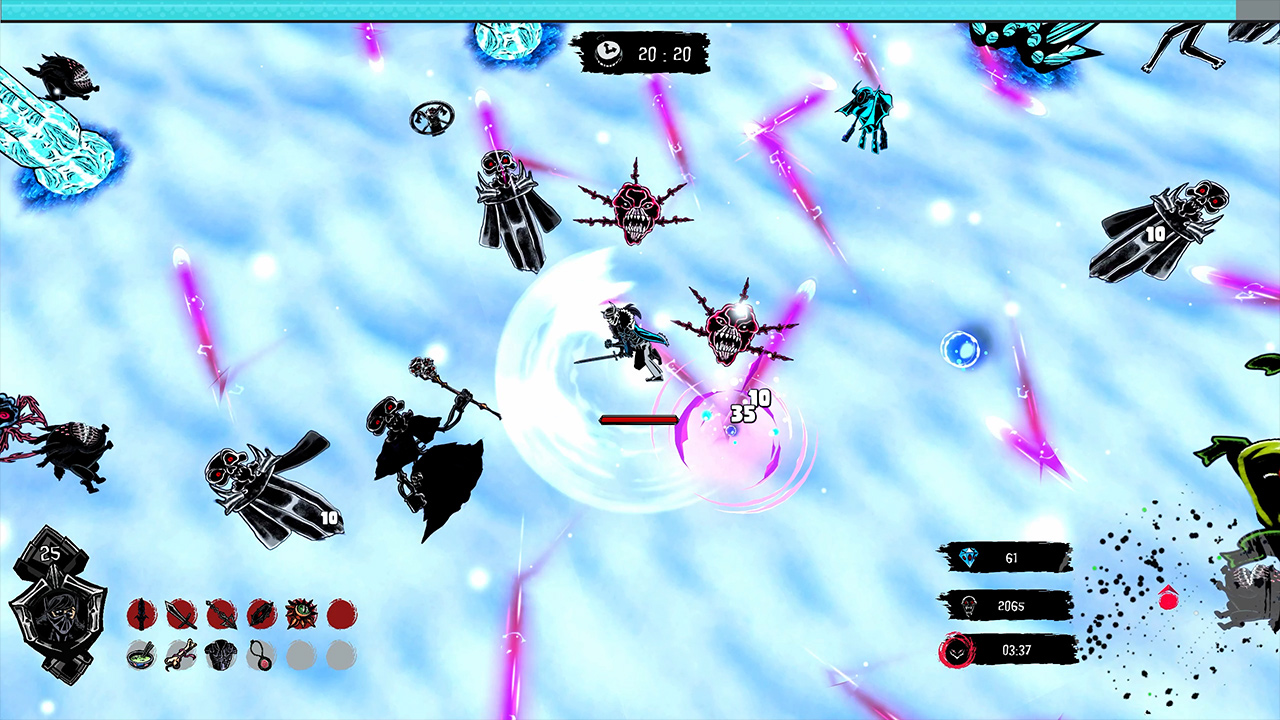Click the red amulet pendant item icon
Image resolution: width=1280 pixels, height=720 pixels.
pyautogui.click(x=261, y=655)
